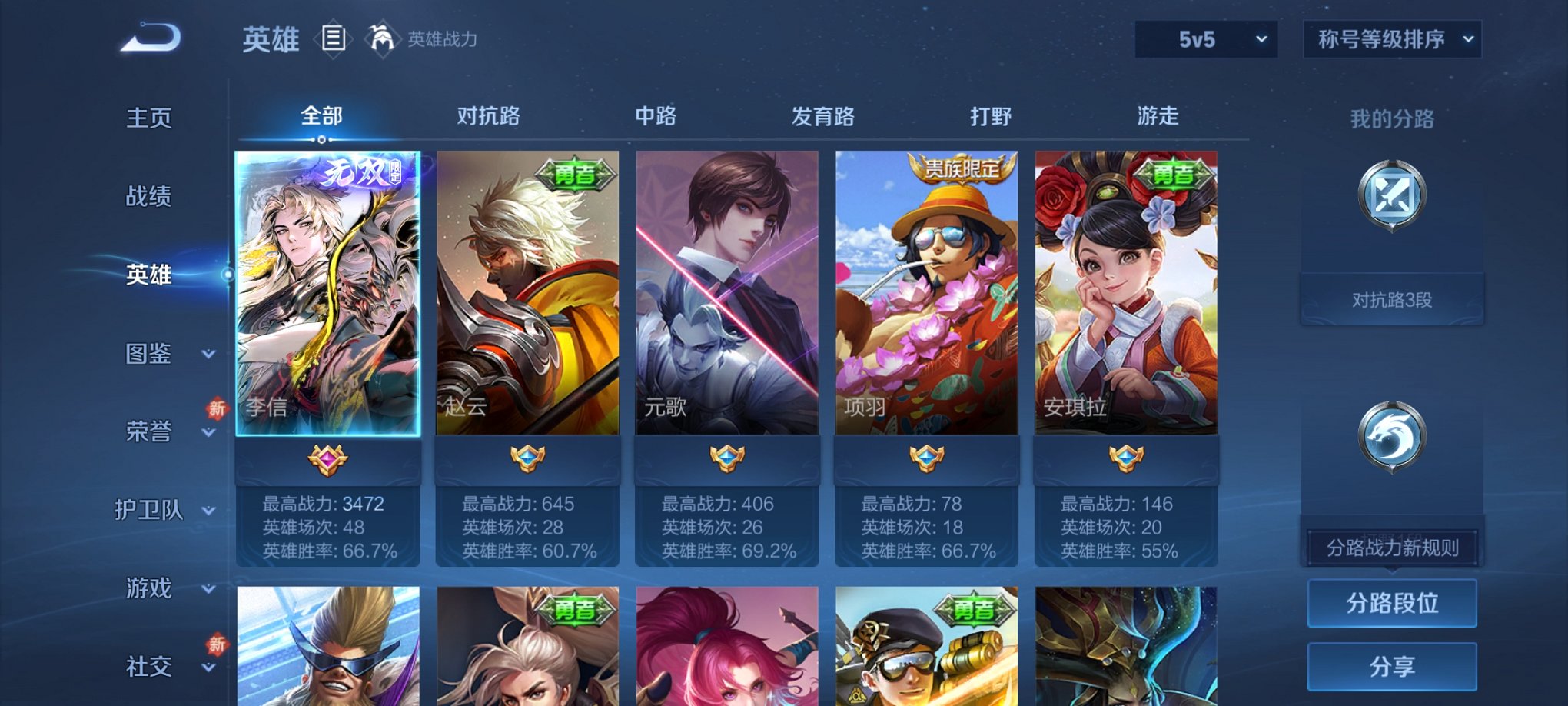1568x706 pixels.
Task: Open the hero list icon beside 英雄 title
Action: tap(332, 39)
